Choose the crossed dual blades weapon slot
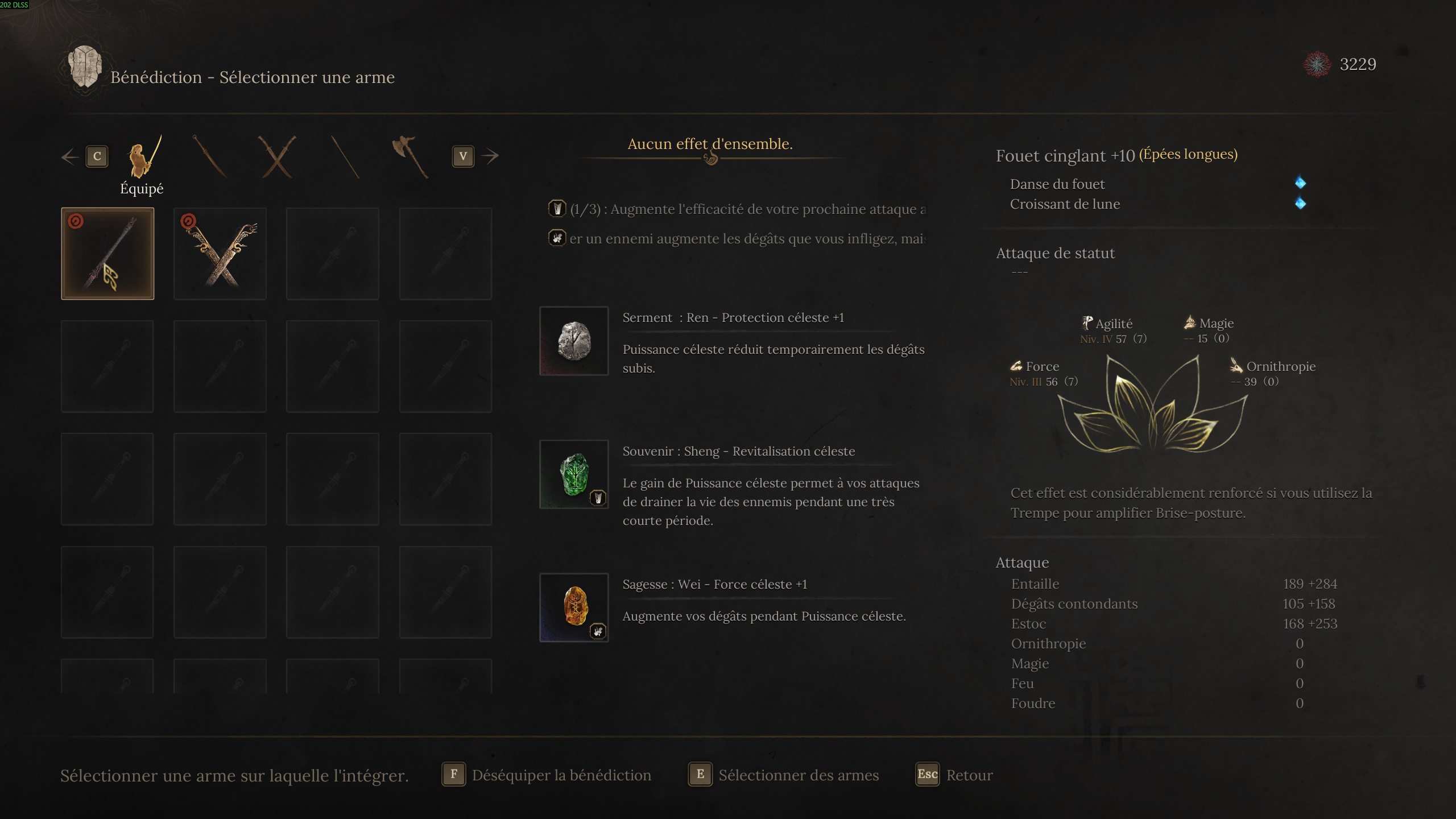Image resolution: width=1456 pixels, height=819 pixels. [x=220, y=254]
